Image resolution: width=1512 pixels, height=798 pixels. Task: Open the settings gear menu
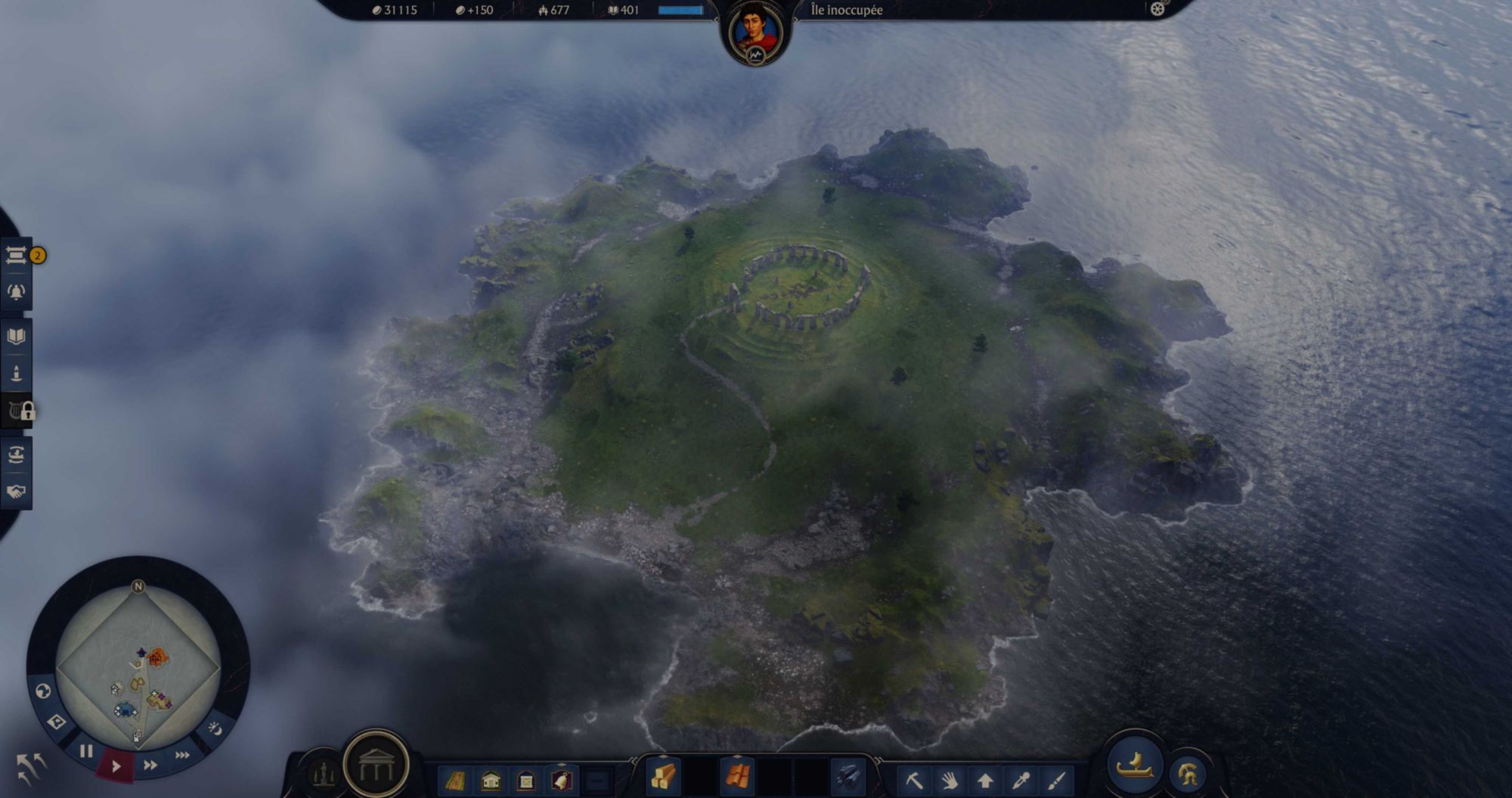[1157, 9]
